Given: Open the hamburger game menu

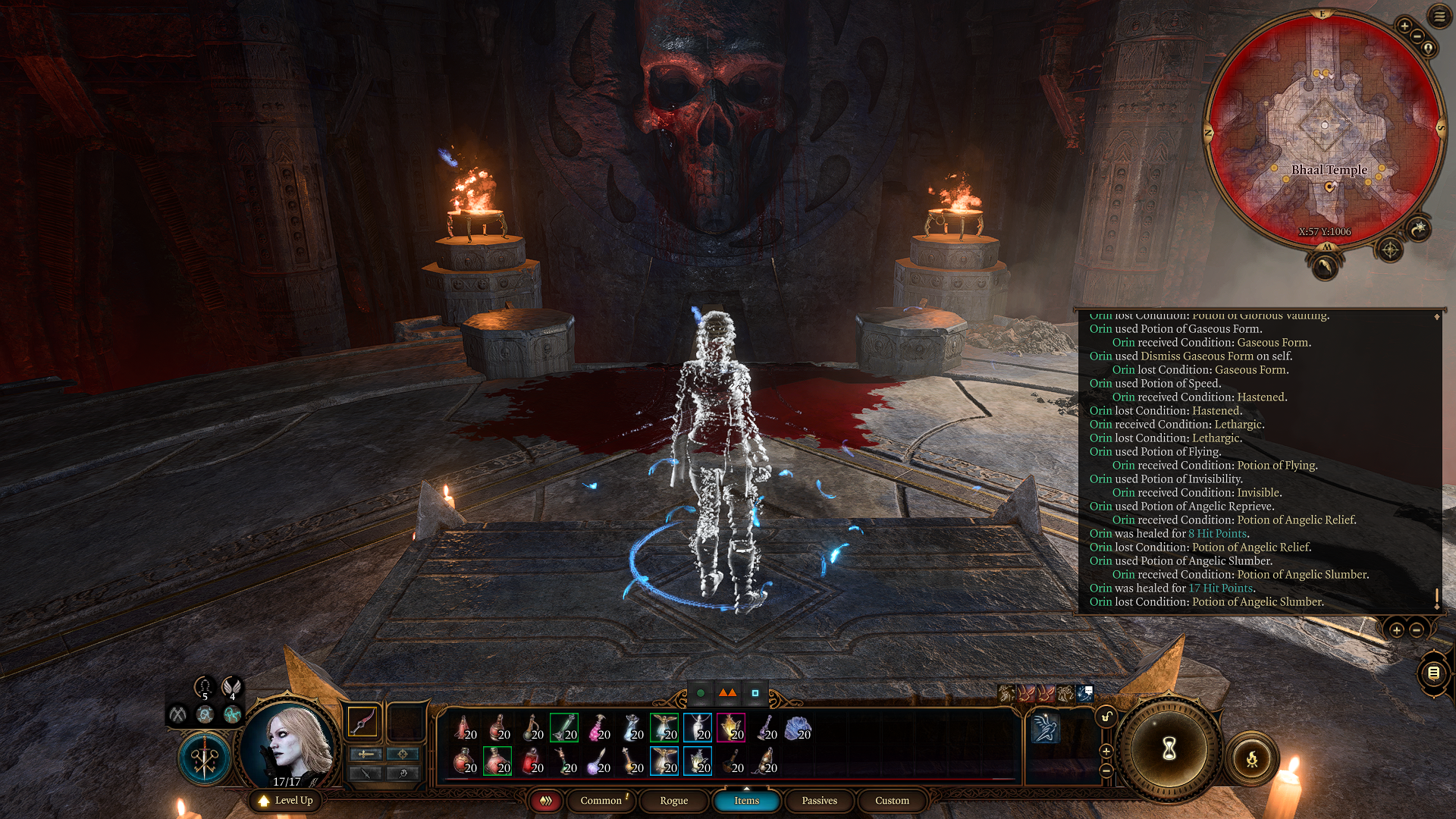Looking at the screenshot, I should click(x=1439, y=17).
